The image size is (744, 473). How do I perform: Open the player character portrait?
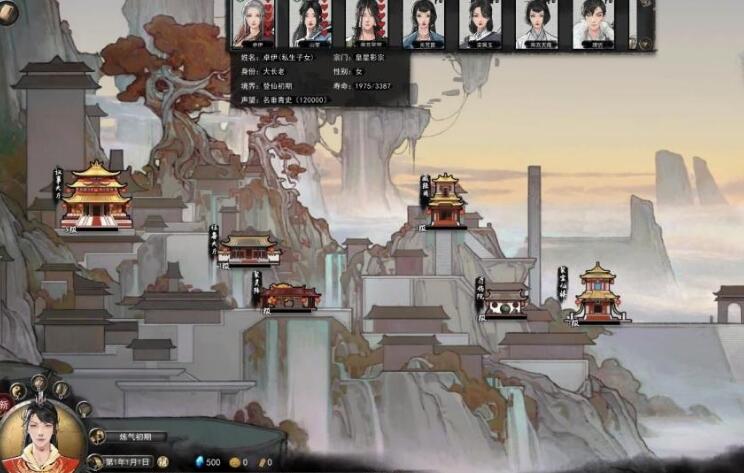[41, 436]
